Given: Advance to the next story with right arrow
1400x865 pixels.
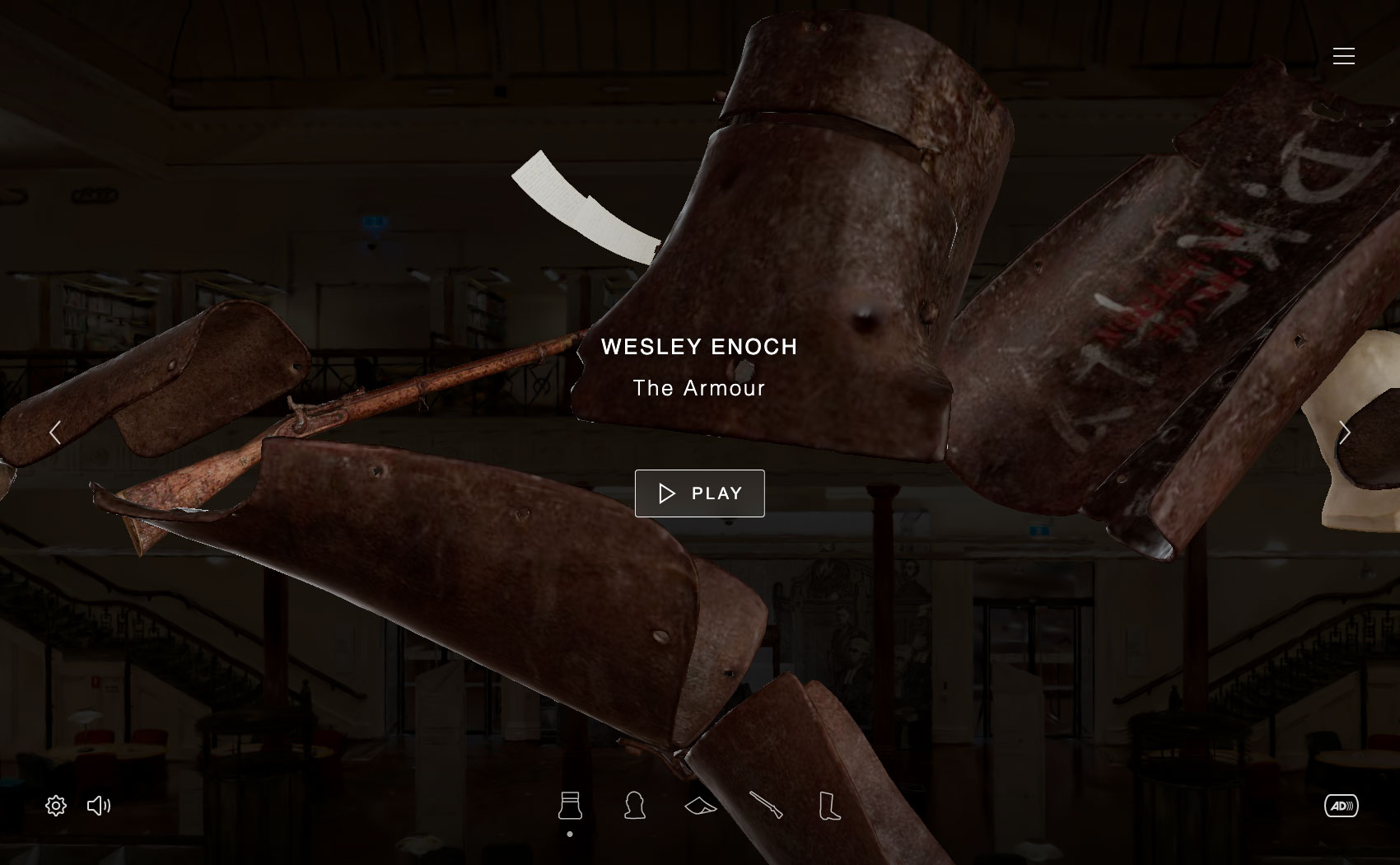Looking at the screenshot, I should point(1344,432).
